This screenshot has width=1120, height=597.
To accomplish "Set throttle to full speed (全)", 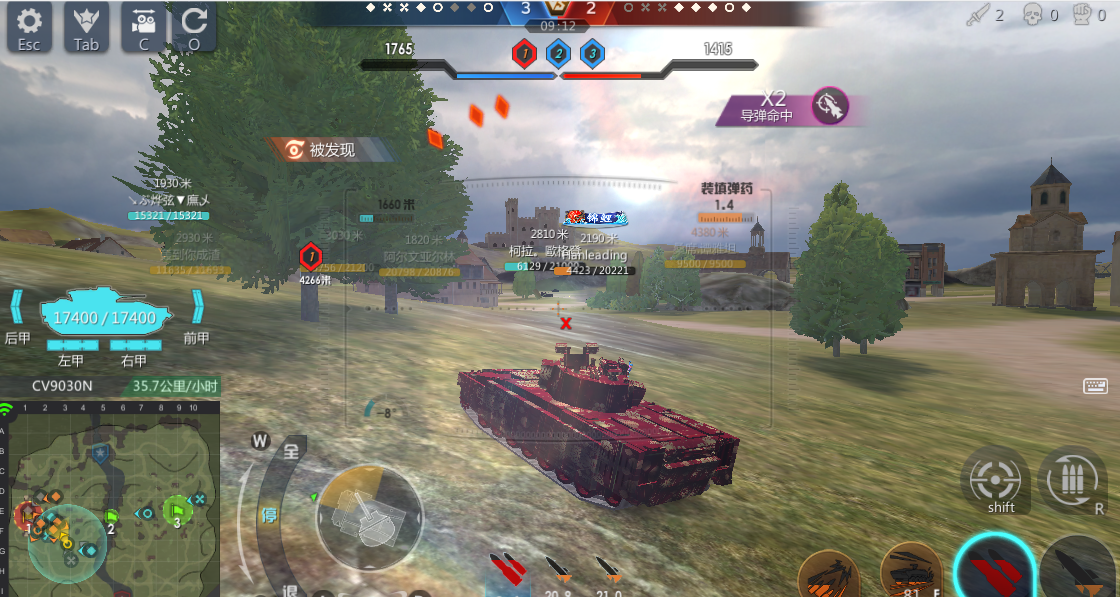I will pyautogui.click(x=291, y=451).
